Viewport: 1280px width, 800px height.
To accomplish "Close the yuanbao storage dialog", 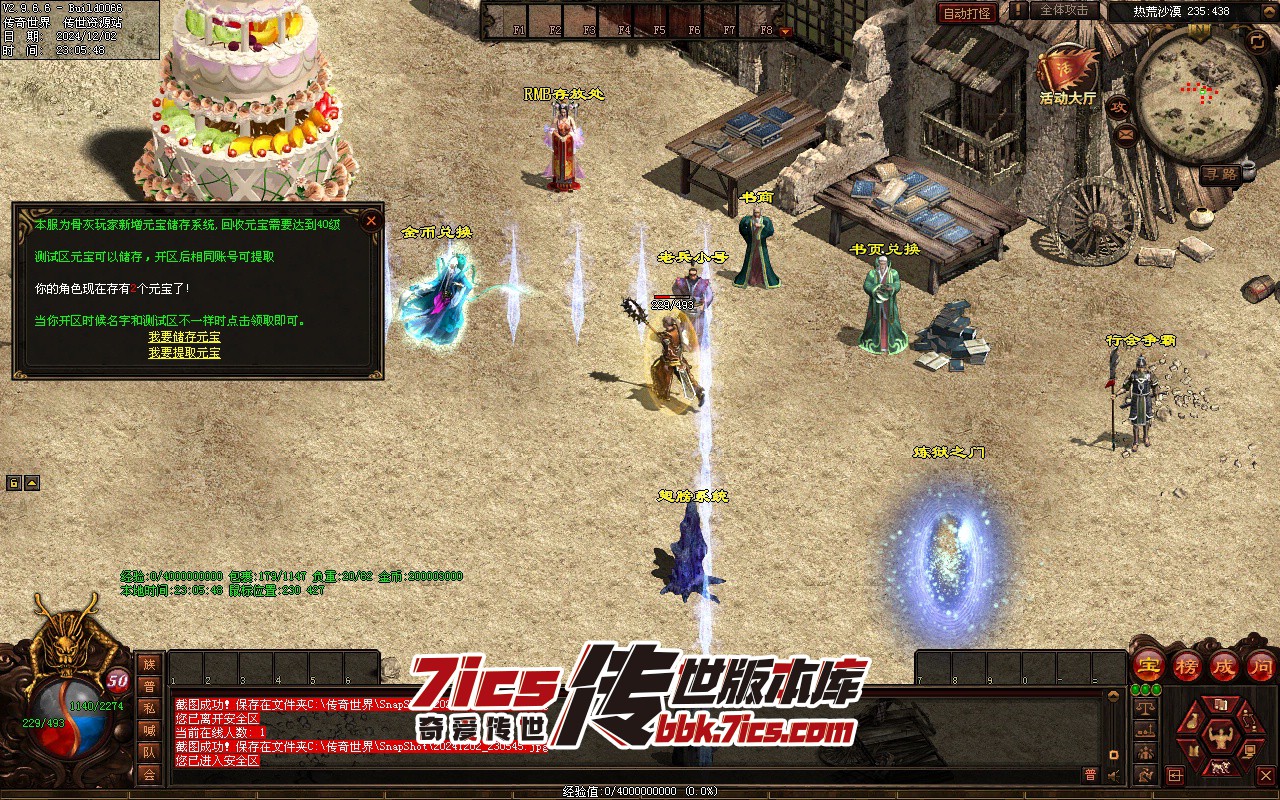I will (x=371, y=220).
